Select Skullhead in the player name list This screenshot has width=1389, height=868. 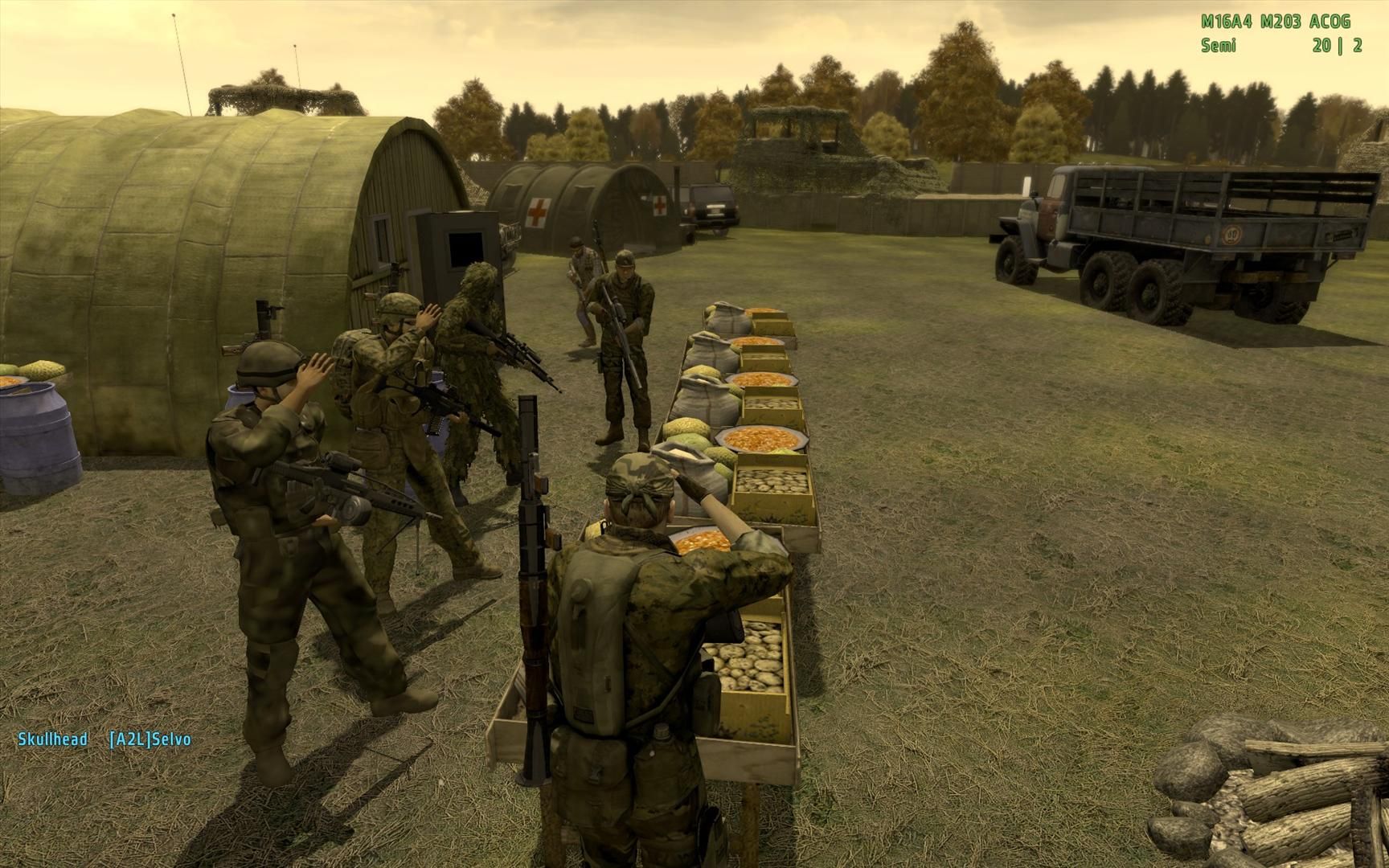coord(52,739)
